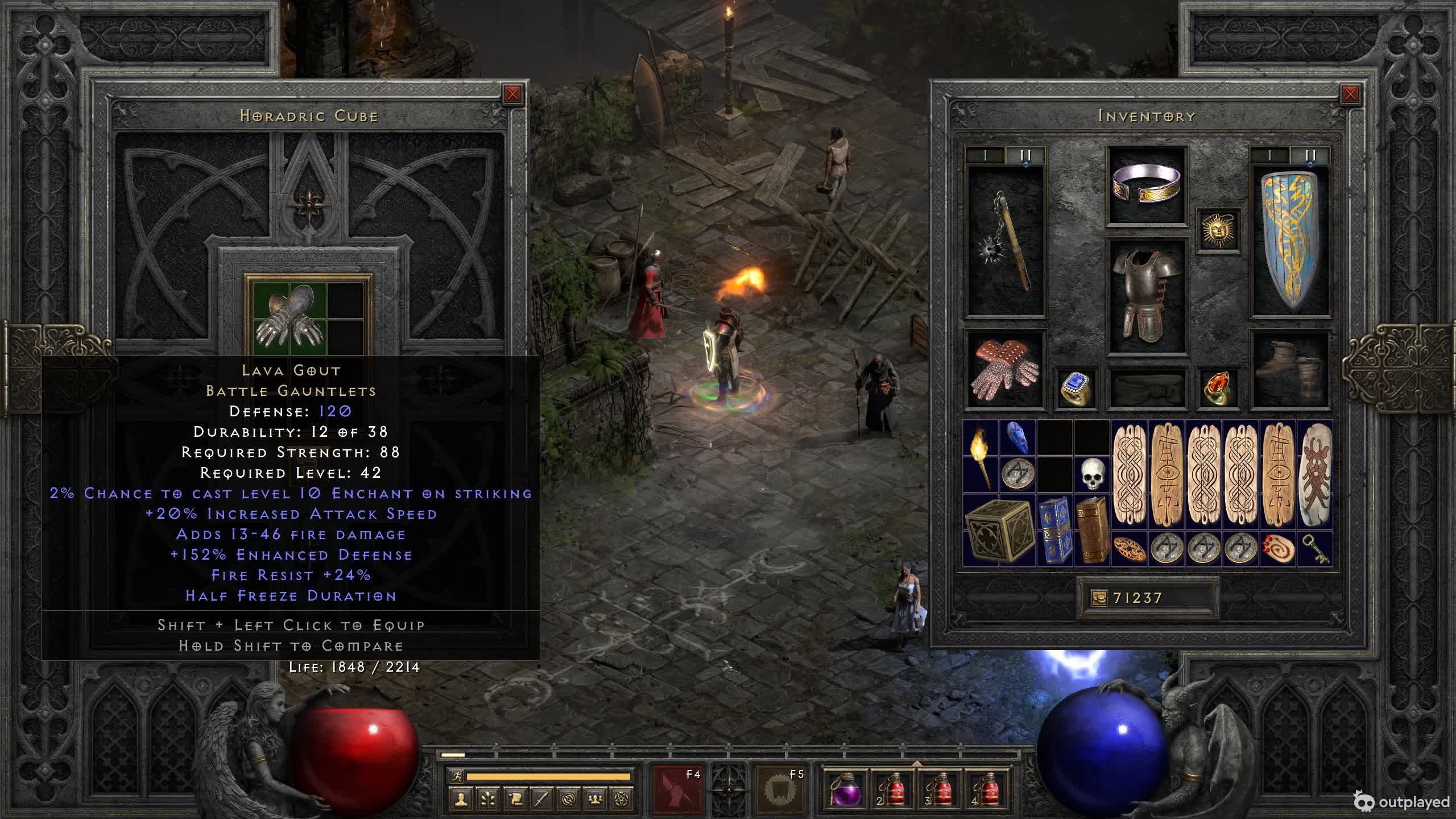Pick up the skull gem in inventory
Image resolution: width=1456 pixels, height=819 pixels.
click(1091, 474)
